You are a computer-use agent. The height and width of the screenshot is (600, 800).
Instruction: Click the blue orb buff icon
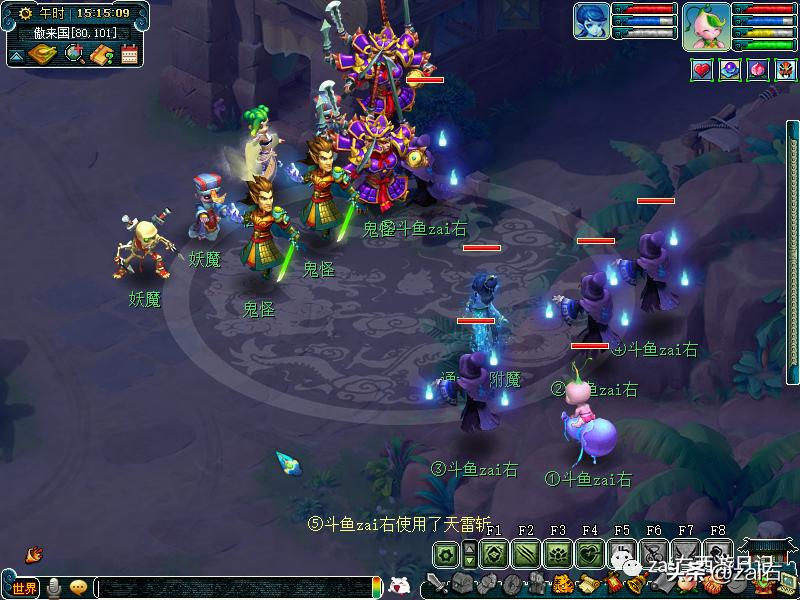730,70
